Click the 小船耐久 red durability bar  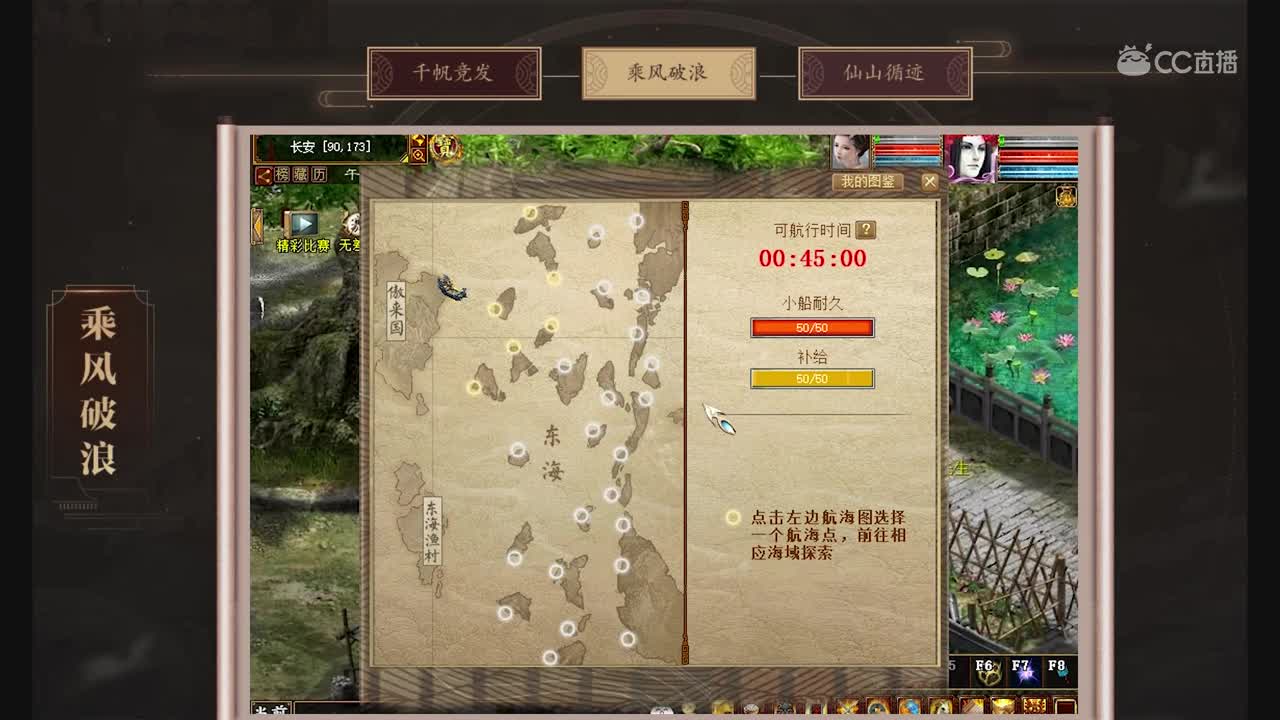point(812,328)
